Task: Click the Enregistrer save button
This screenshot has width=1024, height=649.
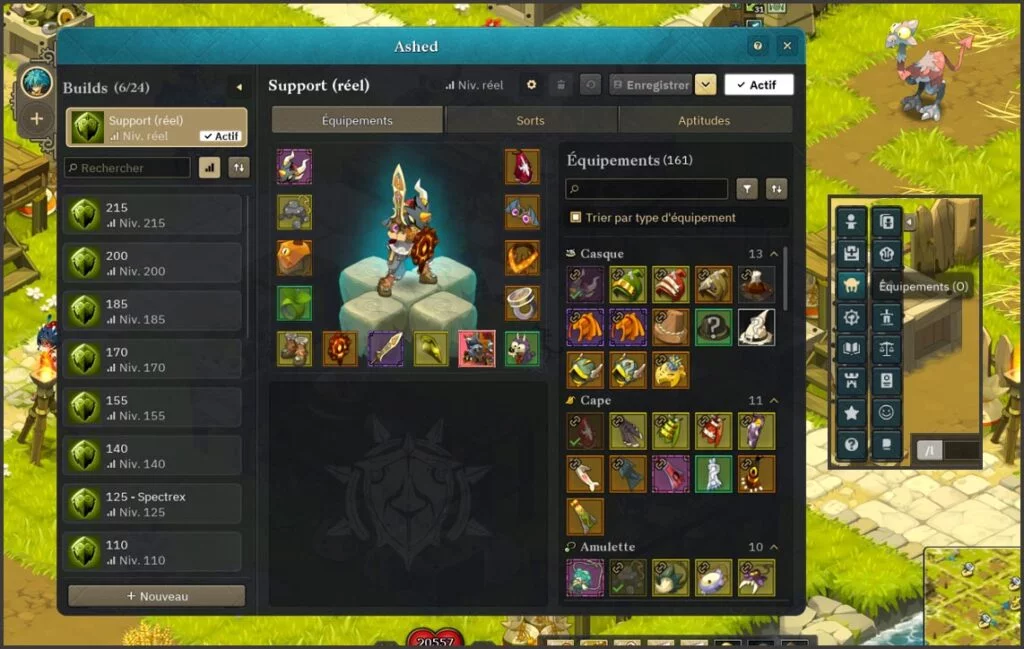Action: click(650, 85)
